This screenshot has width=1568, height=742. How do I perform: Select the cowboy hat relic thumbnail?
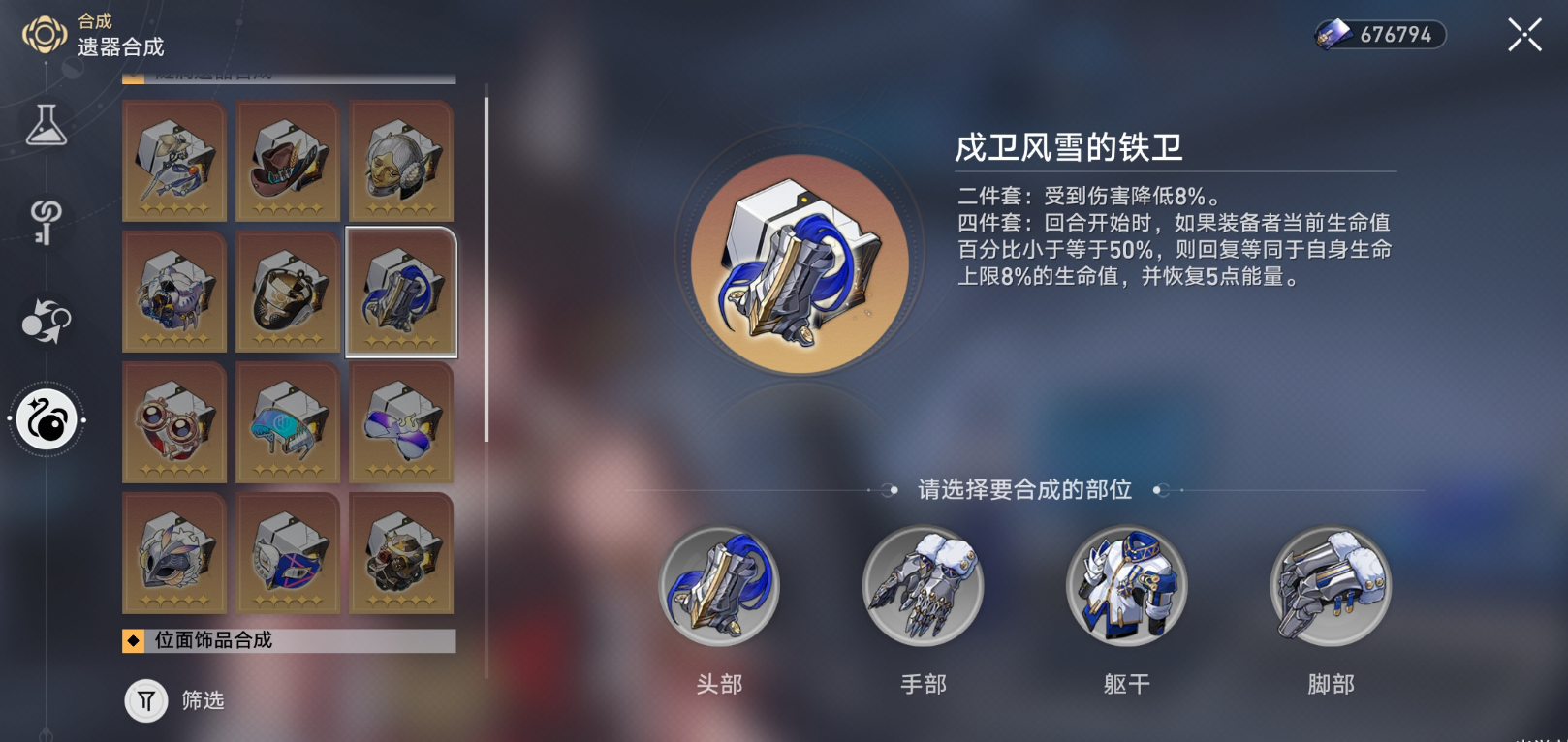(288, 161)
